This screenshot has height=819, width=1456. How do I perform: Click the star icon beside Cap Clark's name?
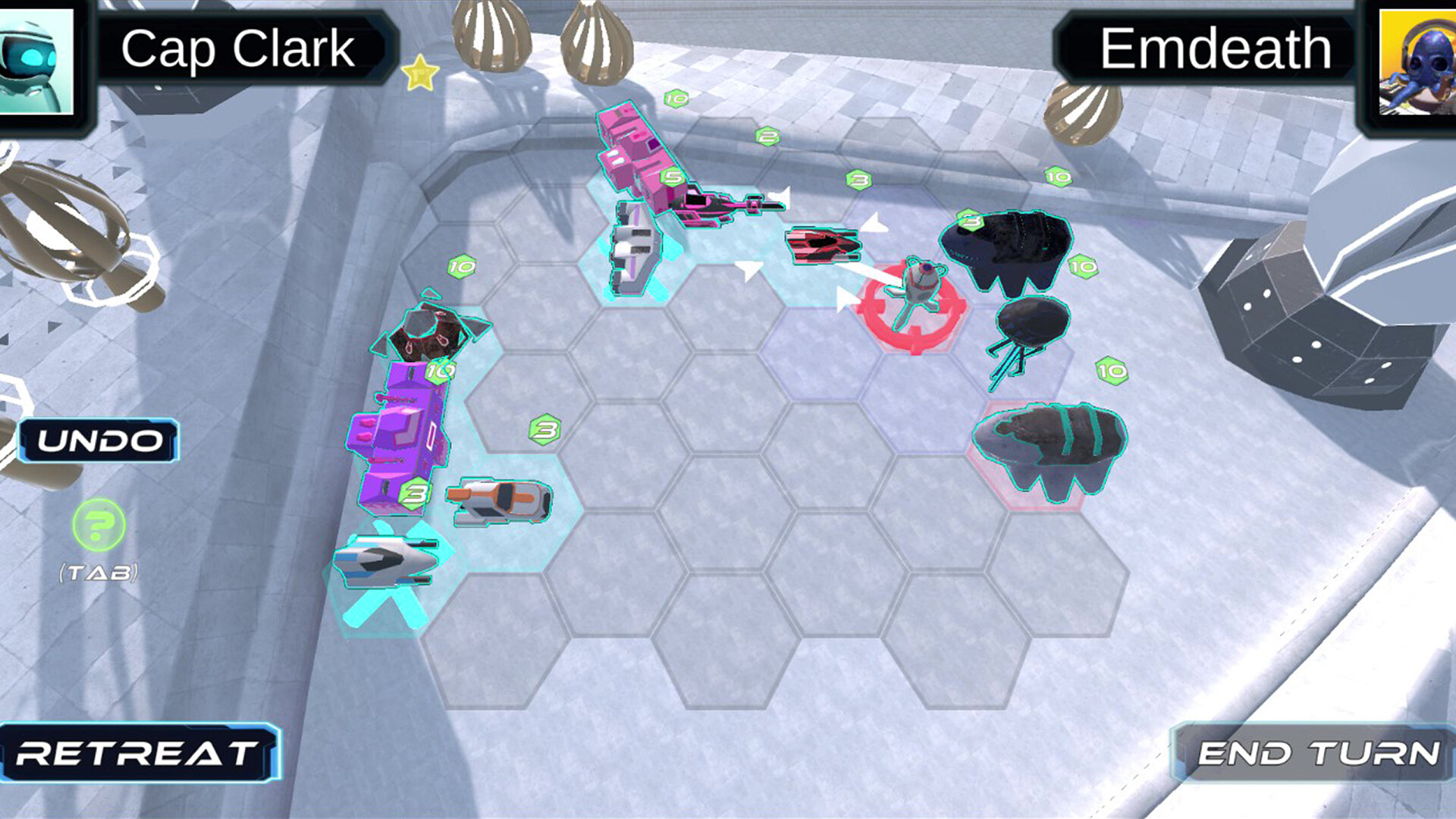[x=418, y=72]
